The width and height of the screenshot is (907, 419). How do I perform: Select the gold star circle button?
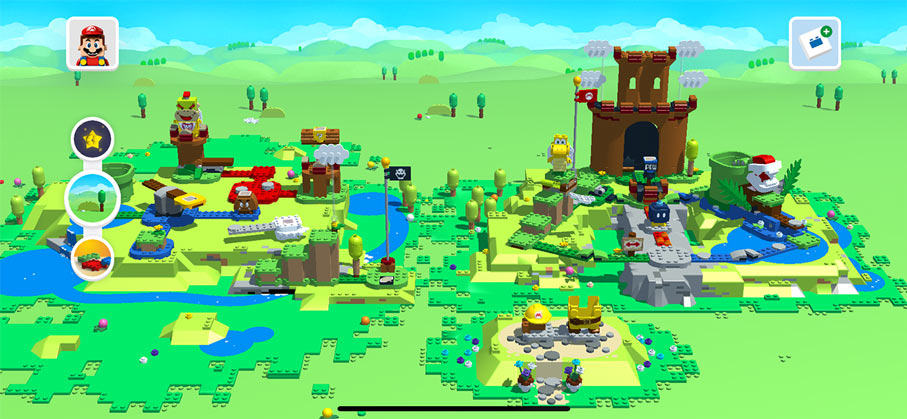point(92,139)
